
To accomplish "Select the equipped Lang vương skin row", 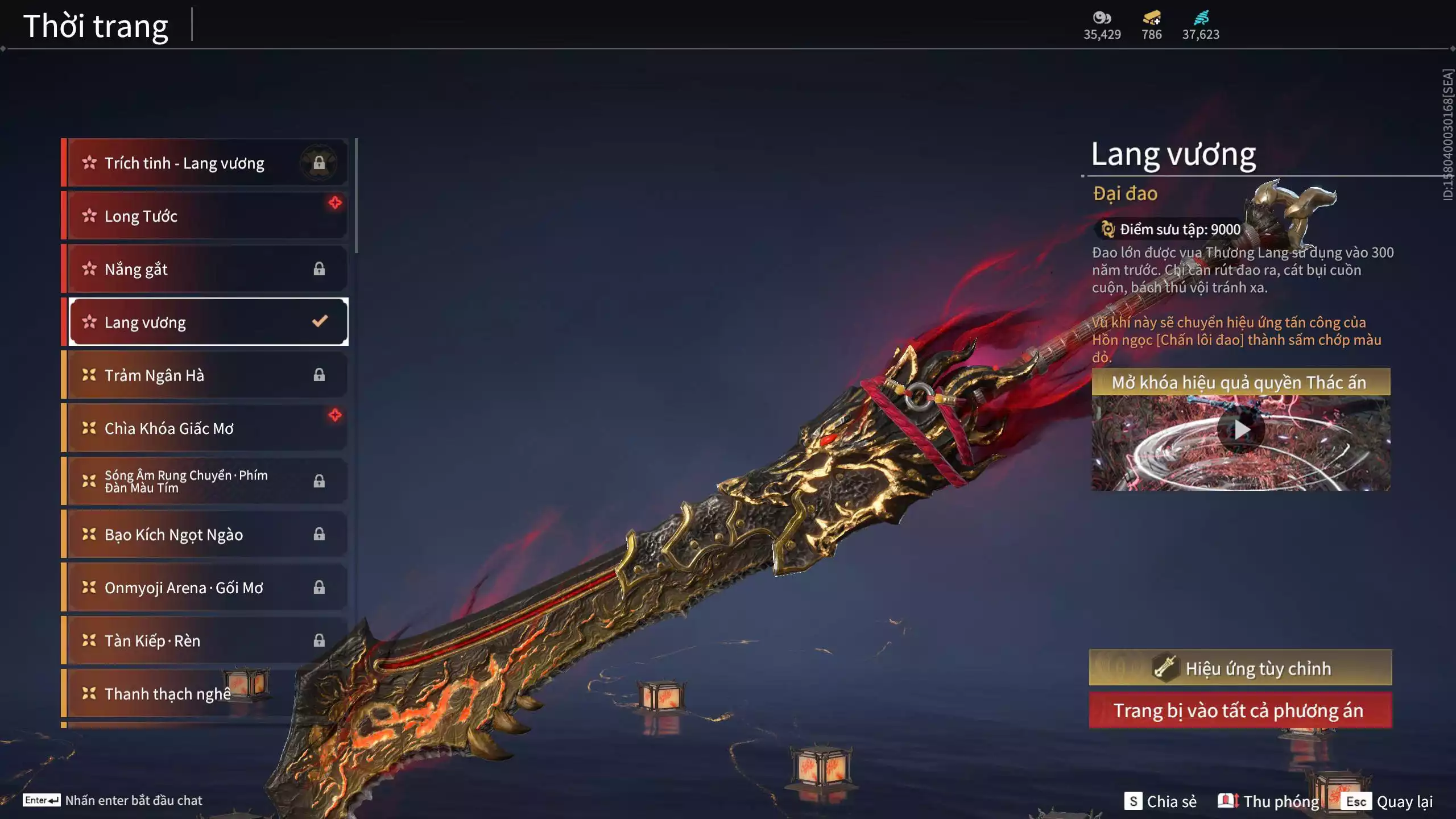I will click(208, 322).
